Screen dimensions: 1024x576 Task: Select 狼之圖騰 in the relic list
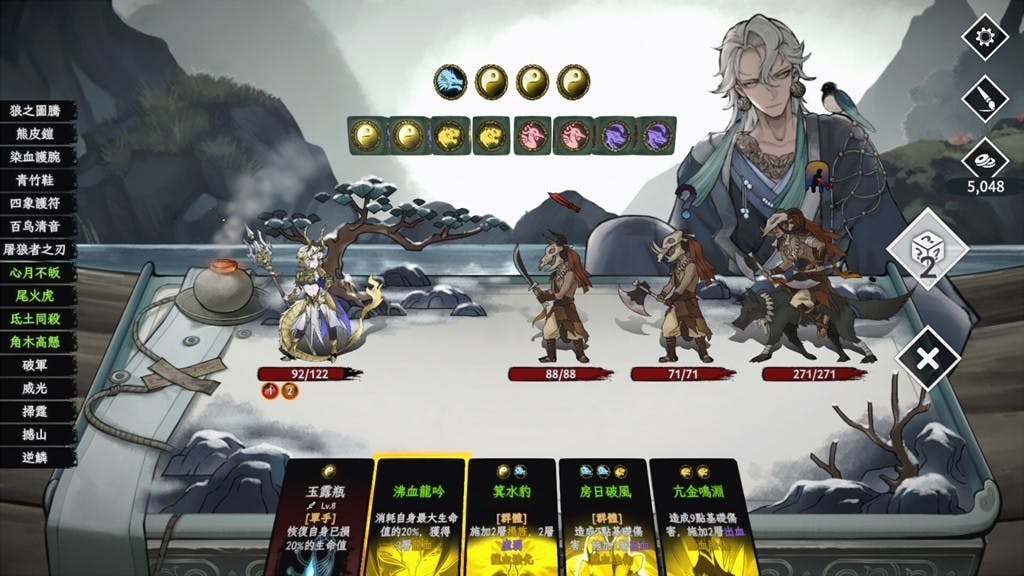36,111
